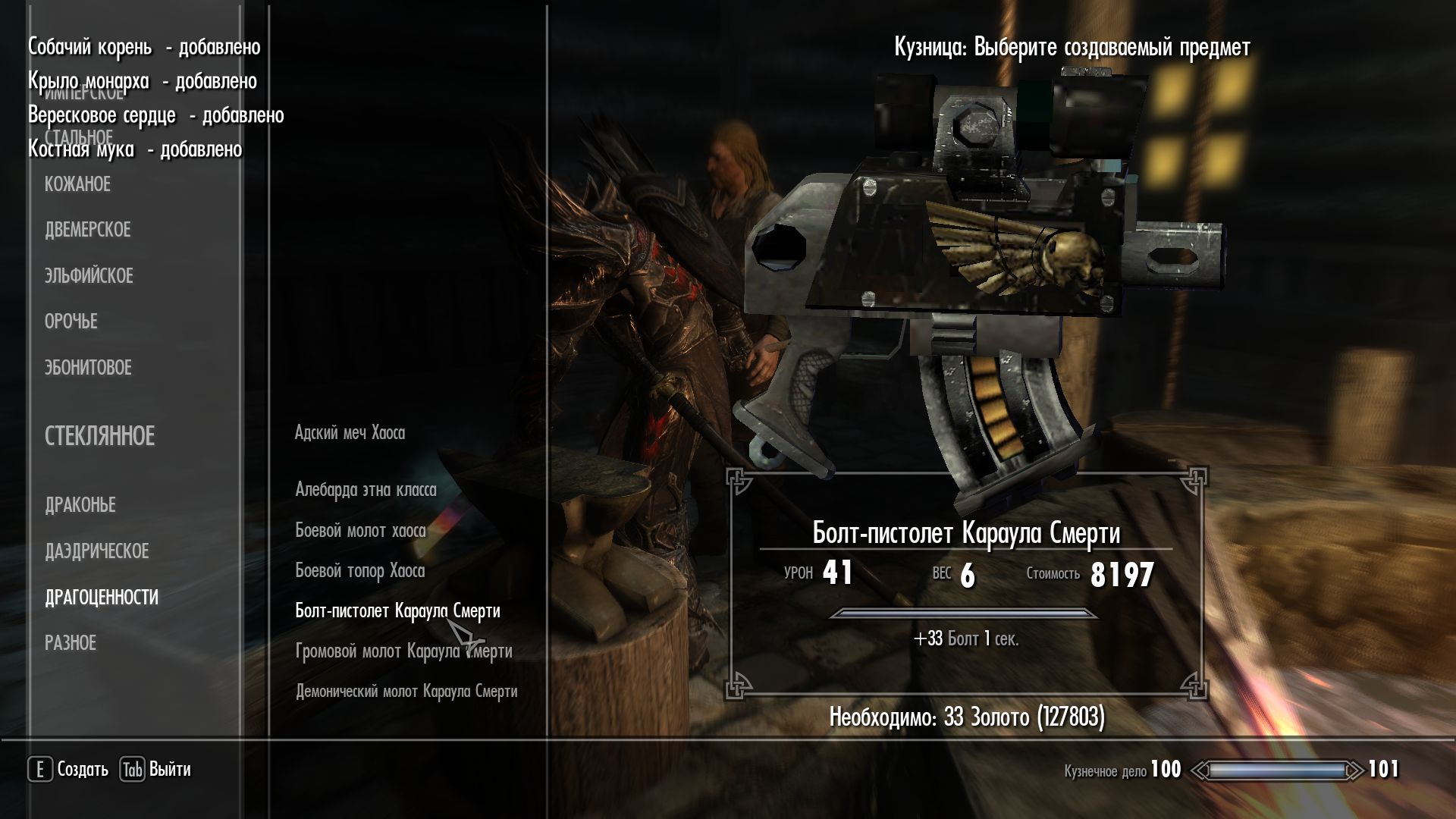
Task: Switch to Эльфийское category
Action: pyautogui.click(x=89, y=276)
